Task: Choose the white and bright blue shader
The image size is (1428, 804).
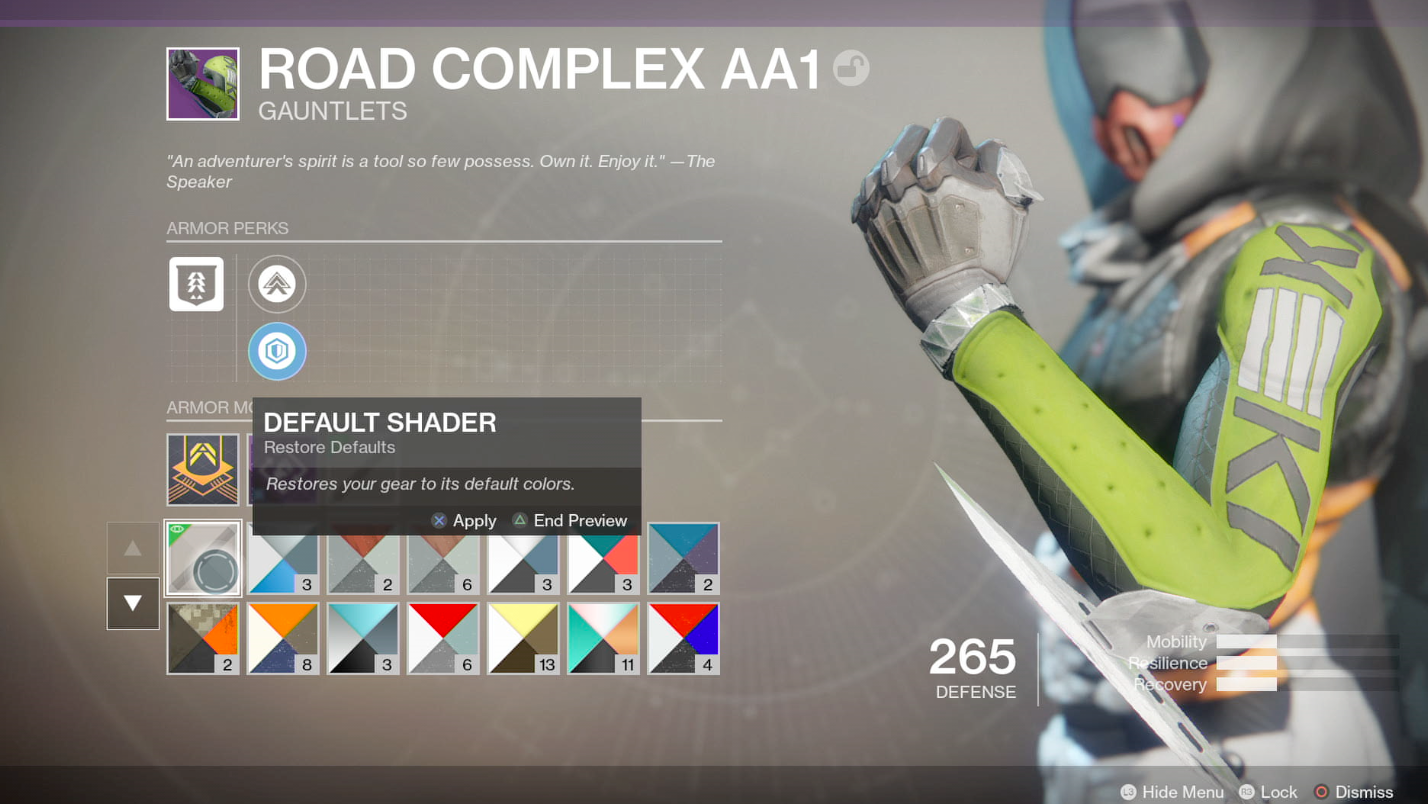Action: 283,559
